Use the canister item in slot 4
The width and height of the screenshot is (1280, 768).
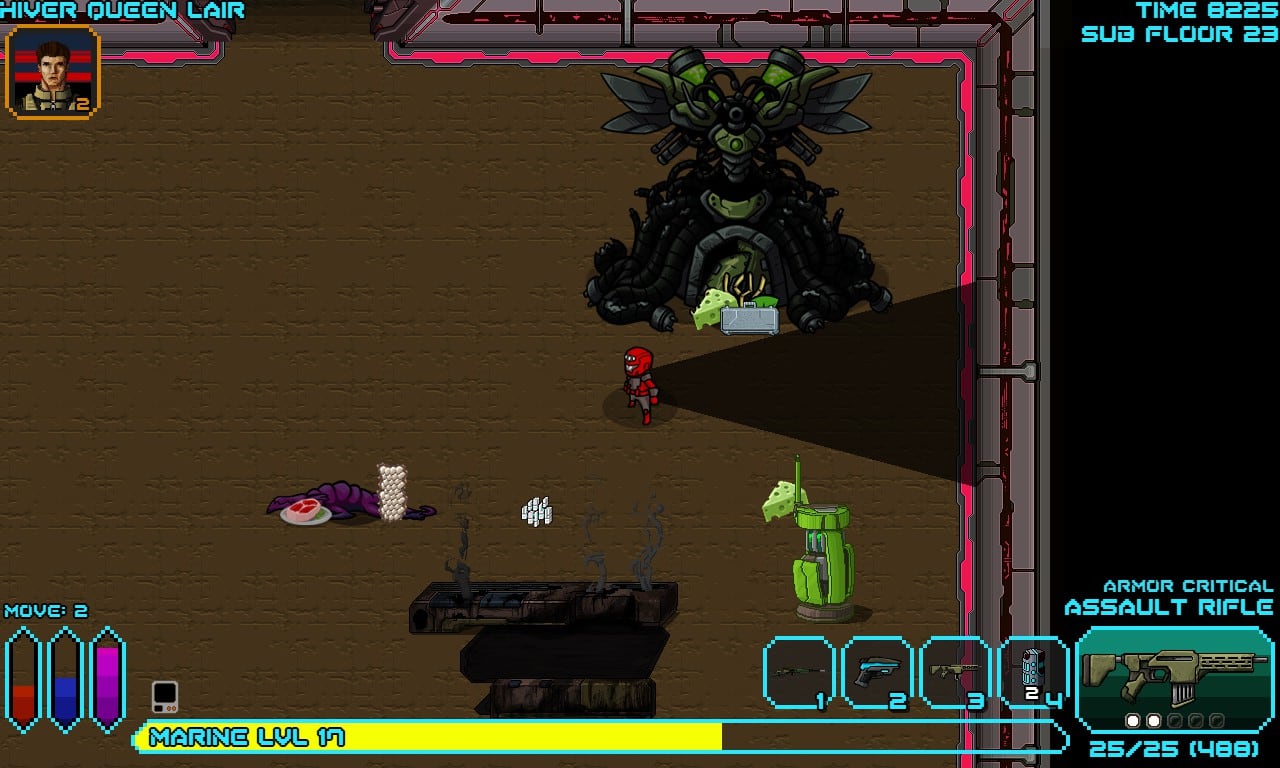click(1034, 673)
